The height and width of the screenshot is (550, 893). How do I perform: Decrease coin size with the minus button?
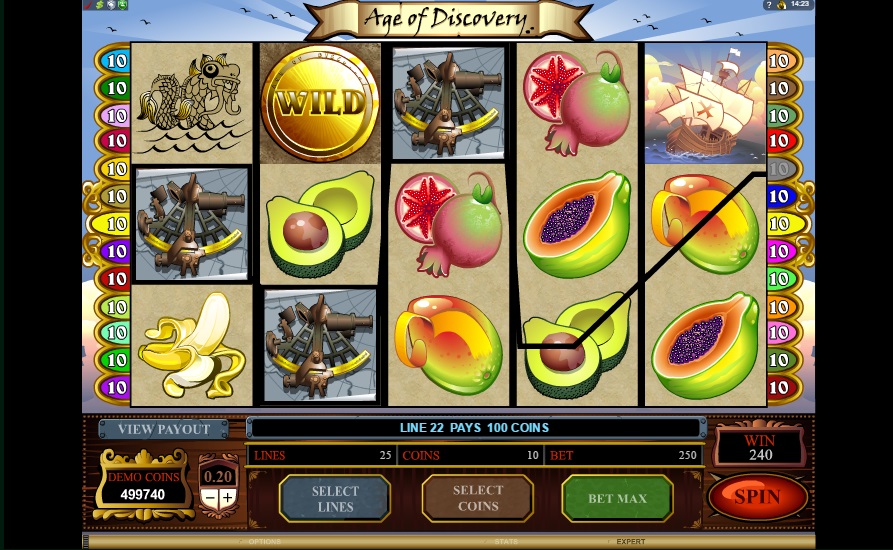210,498
